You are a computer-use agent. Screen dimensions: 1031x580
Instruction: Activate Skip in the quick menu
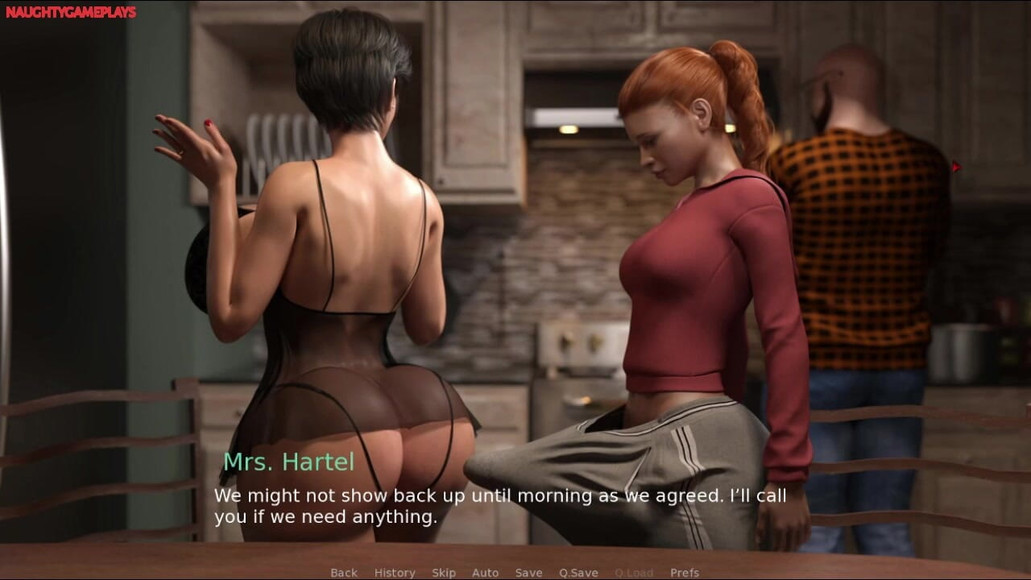[x=444, y=573]
